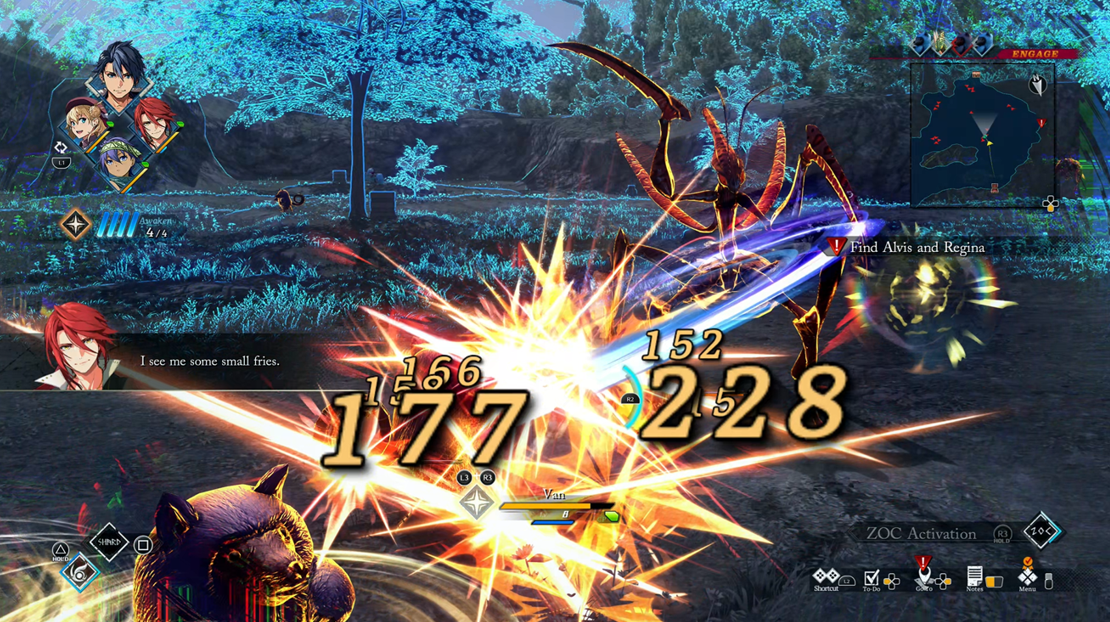Activate the ZOC diamond icon
Screen dimensions: 1110x622
1041,532
